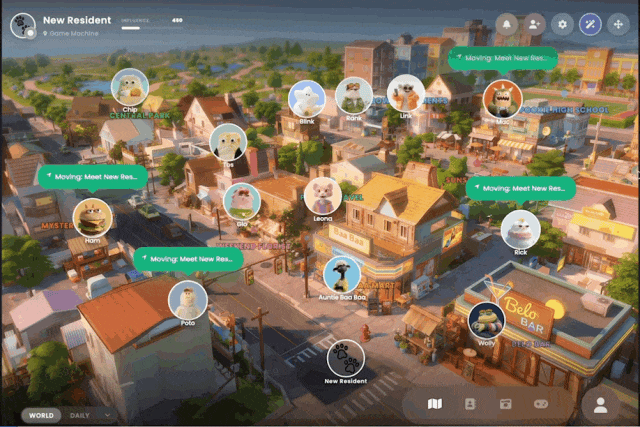The width and height of the screenshot is (640, 427).
Task: Select the map view in bottom bar
Action: tap(434, 404)
